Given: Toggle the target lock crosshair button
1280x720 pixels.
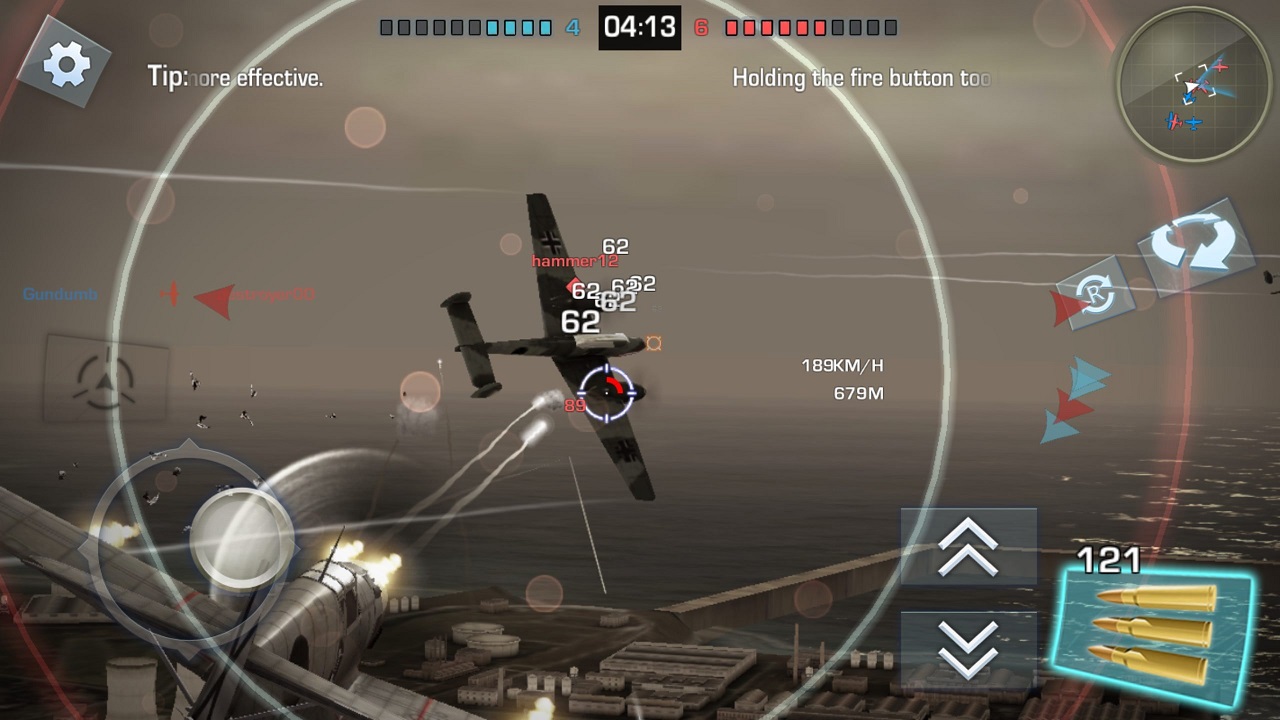Looking at the screenshot, I should coord(104,378).
